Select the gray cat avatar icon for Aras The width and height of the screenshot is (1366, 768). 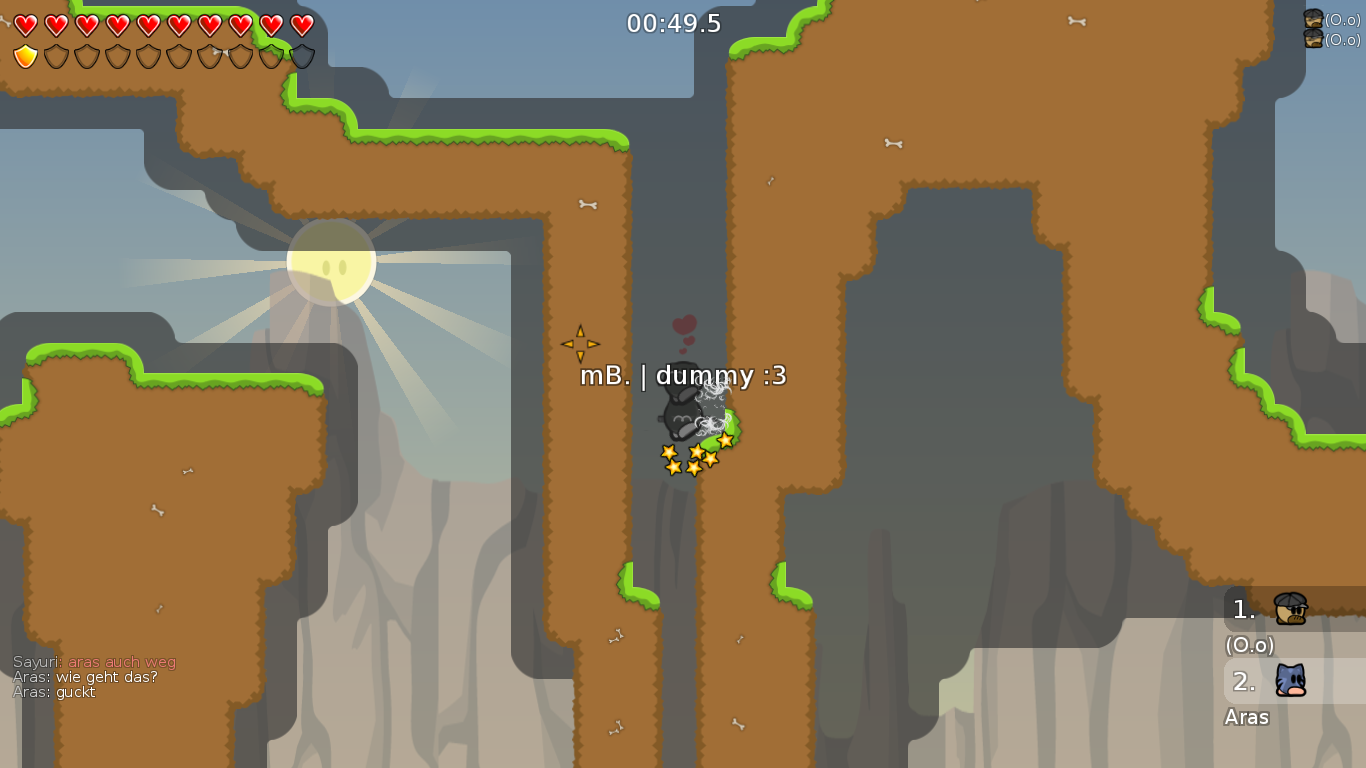click(x=1289, y=681)
